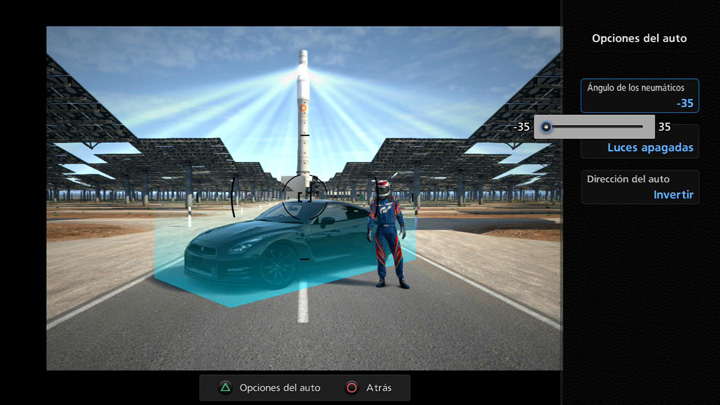Image resolution: width=720 pixels, height=405 pixels.
Task: Choose Invertir under Dirección del auto
Action: (x=673, y=195)
